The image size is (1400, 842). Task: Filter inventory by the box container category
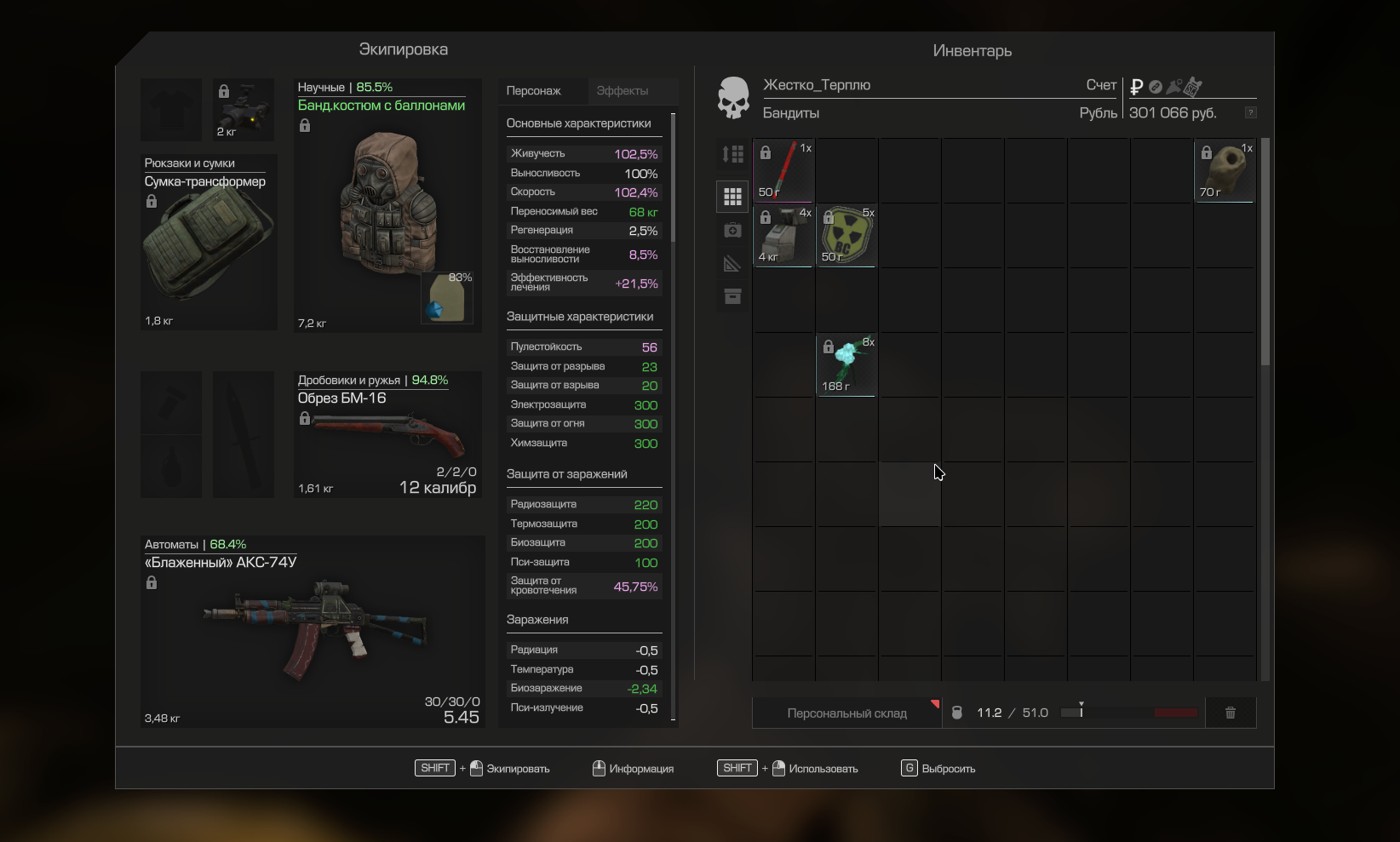(x=732, y=296)
